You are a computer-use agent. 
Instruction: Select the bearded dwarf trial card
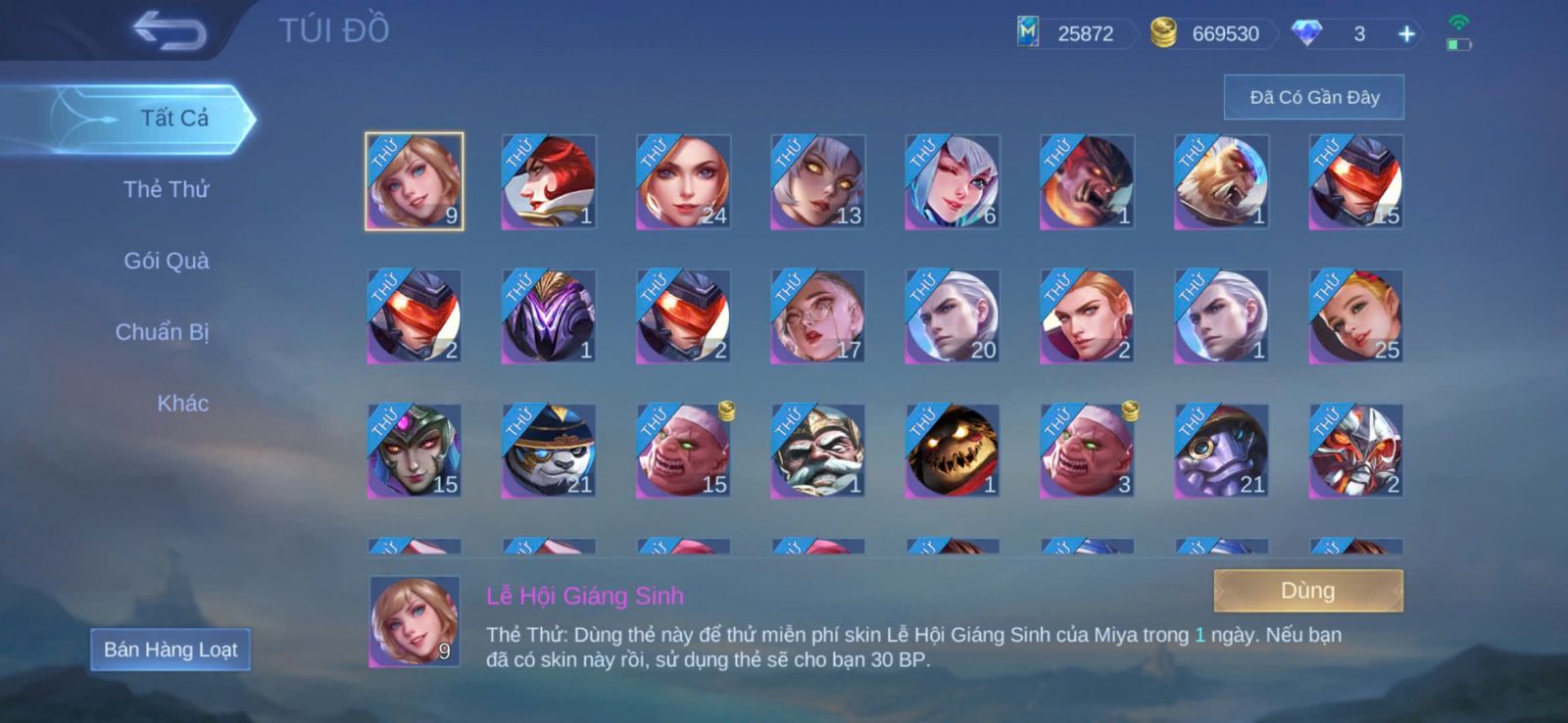(x=817, y=451)
